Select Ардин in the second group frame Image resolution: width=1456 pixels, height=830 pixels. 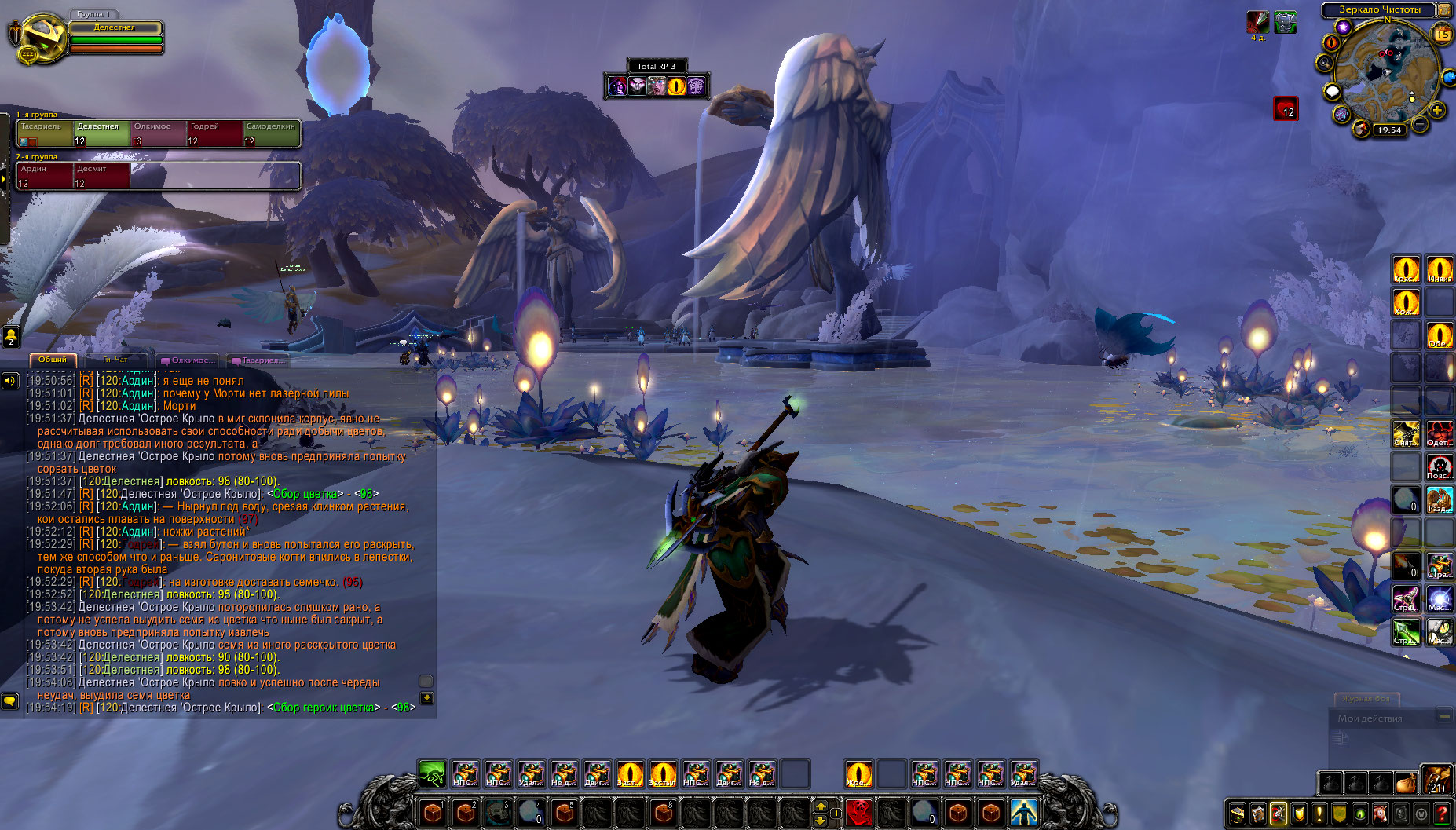coord(44,176)
